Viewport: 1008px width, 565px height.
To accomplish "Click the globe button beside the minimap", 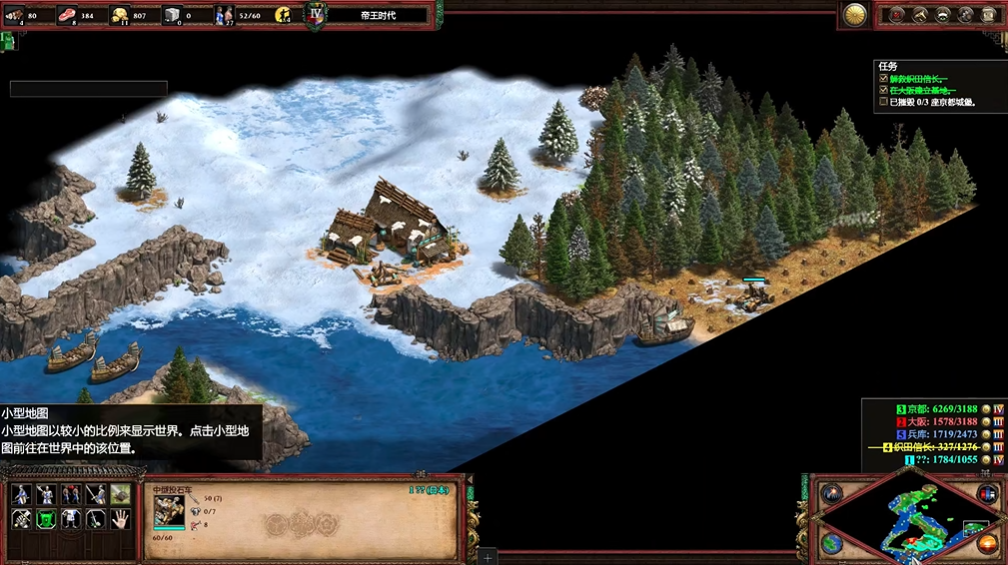I will pyautogui.click(x=832, y=543).
